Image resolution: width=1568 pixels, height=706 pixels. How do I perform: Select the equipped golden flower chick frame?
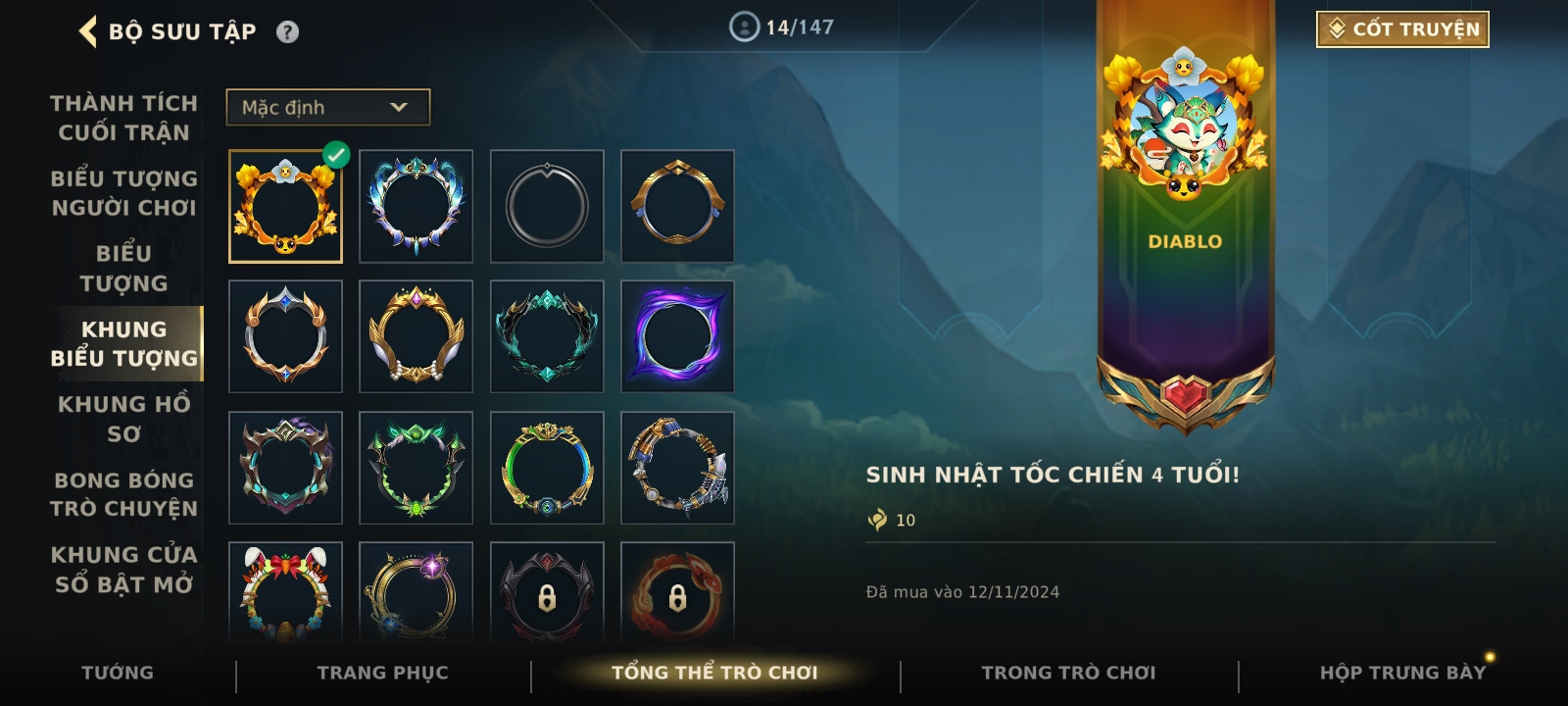point(285,207)
